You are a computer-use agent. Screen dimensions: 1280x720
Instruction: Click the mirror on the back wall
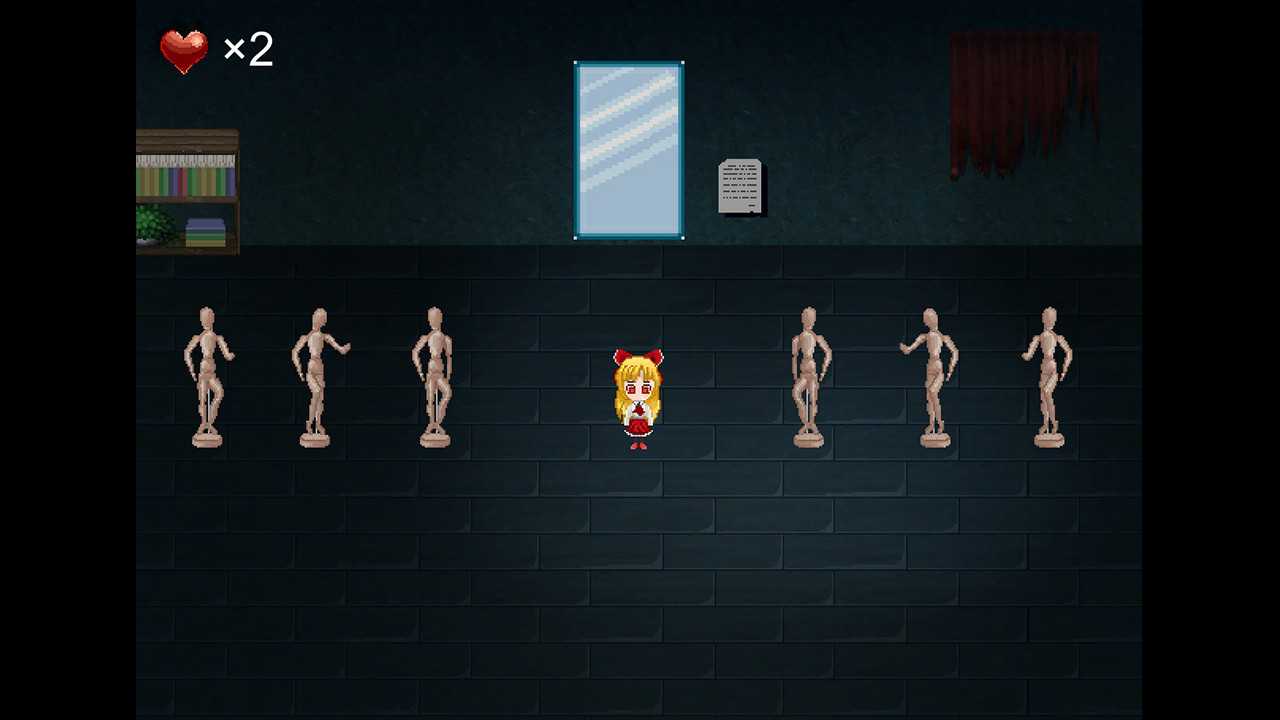628,148
